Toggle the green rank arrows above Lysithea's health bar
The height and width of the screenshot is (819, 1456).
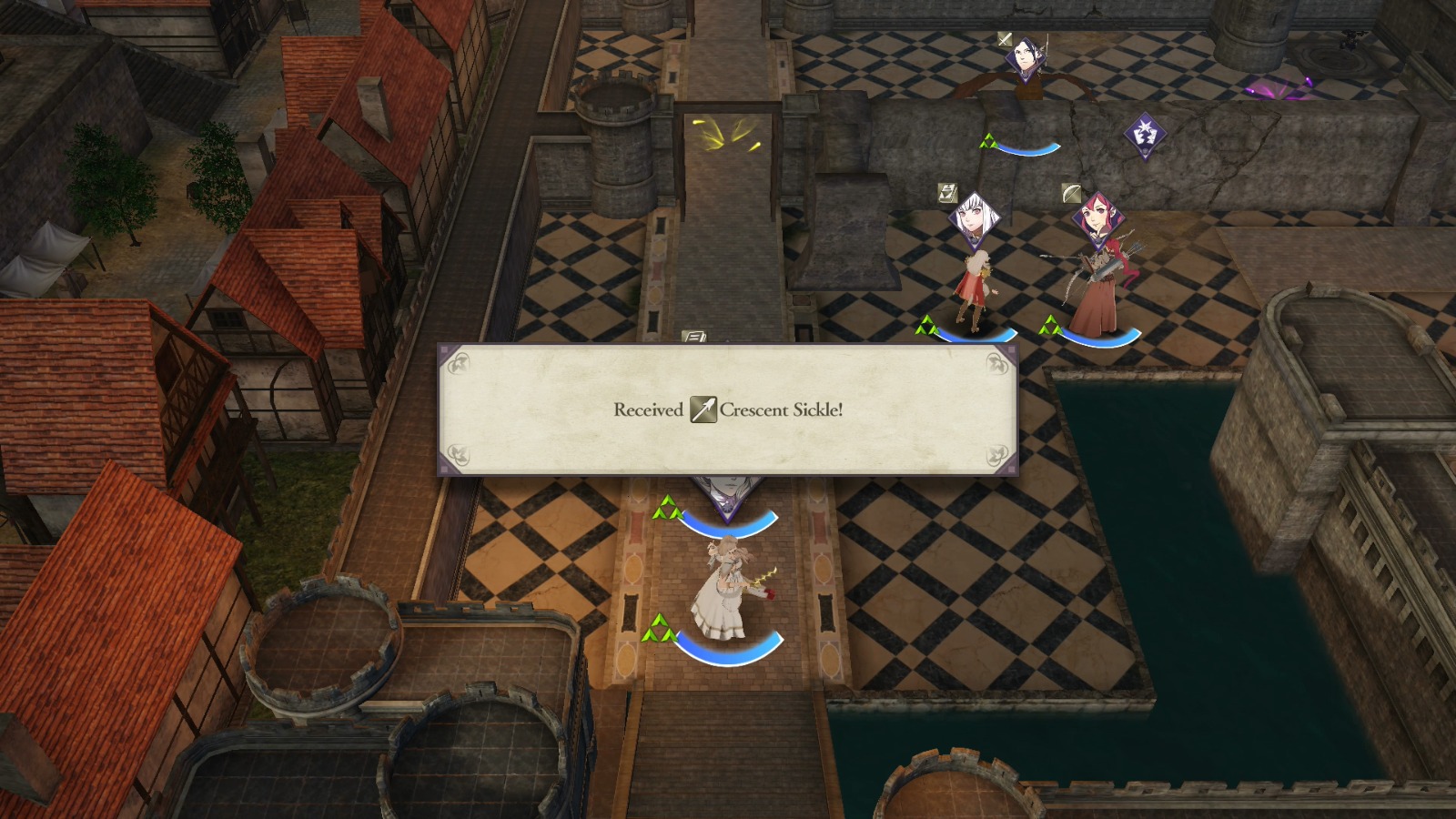pos(926,325)
